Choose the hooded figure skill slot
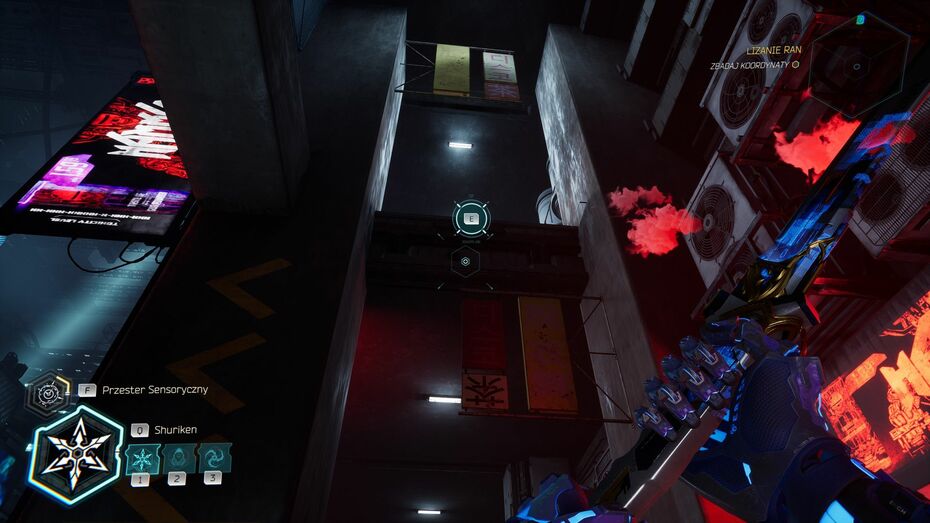The height and width of the screenshot is (523, 930). [177, 459]
